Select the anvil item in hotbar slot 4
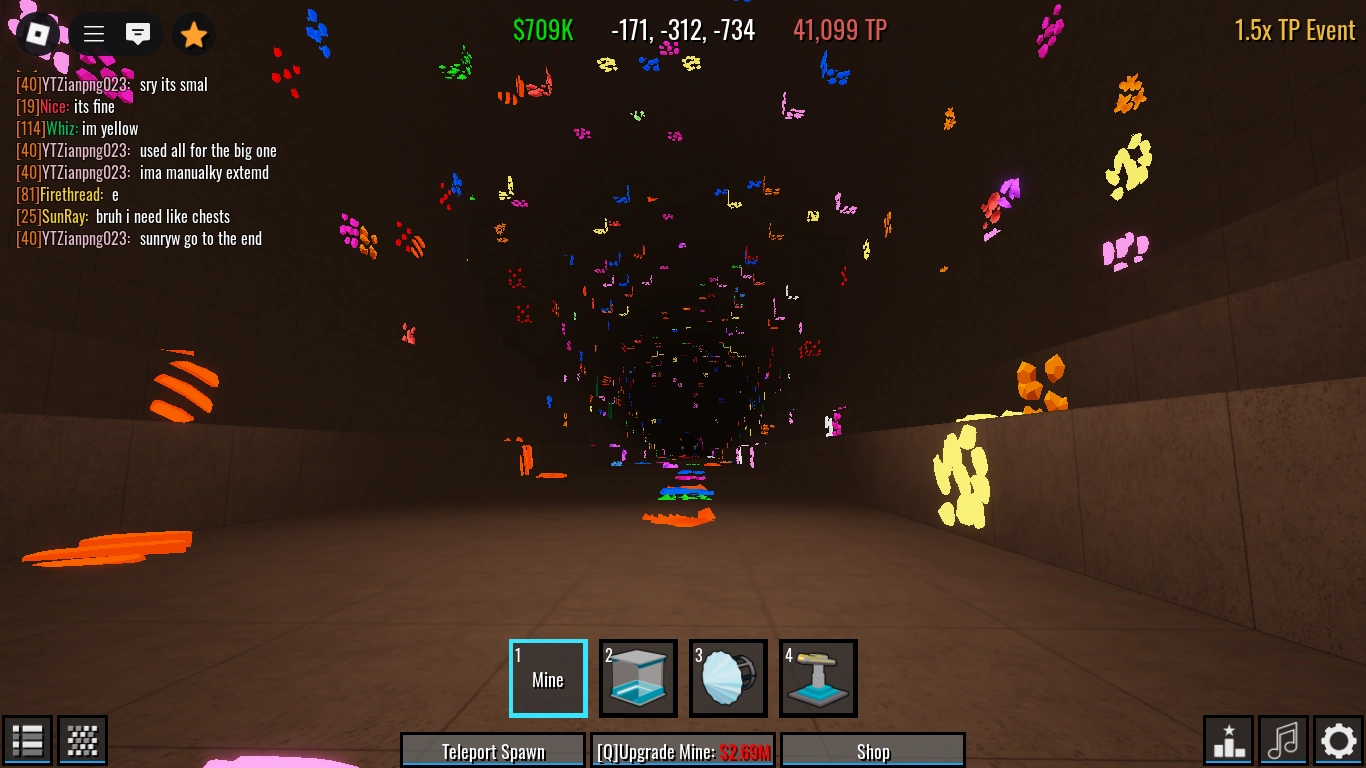1366x768 pixels. [817, 678]
